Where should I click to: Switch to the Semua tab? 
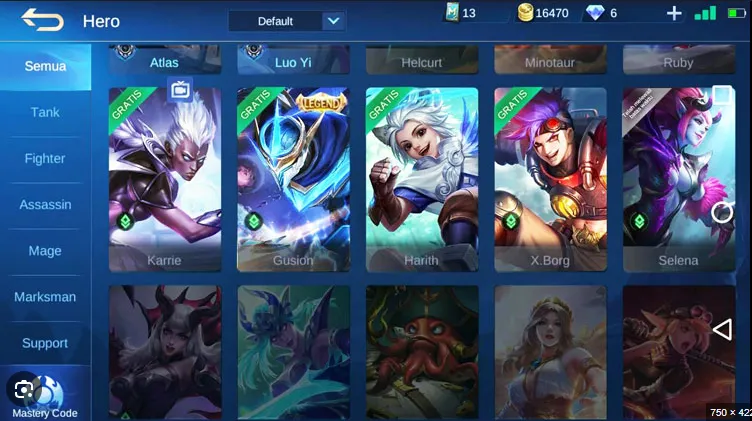pyautogui.click(x=45, y=66)
